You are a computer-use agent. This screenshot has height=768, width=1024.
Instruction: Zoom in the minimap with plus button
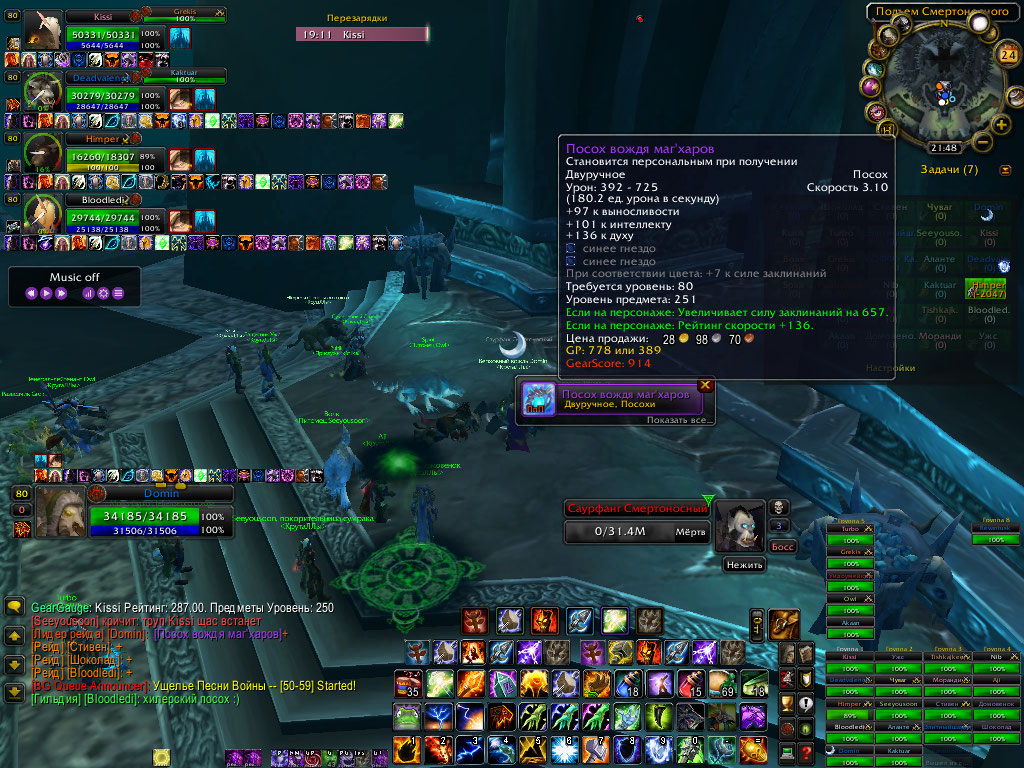1001,125
